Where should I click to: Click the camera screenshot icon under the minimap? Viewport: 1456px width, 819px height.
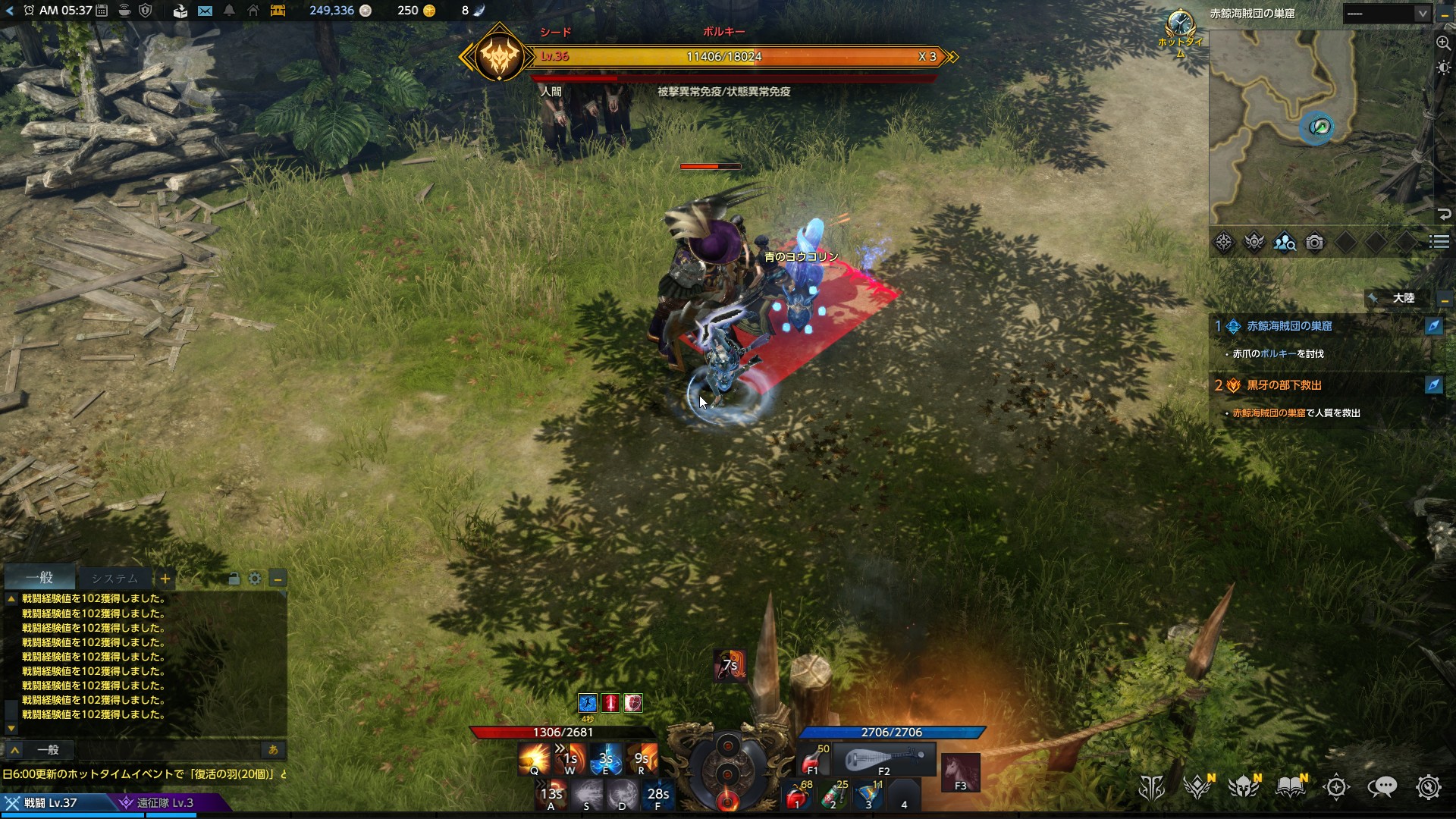pos(1314,243)
